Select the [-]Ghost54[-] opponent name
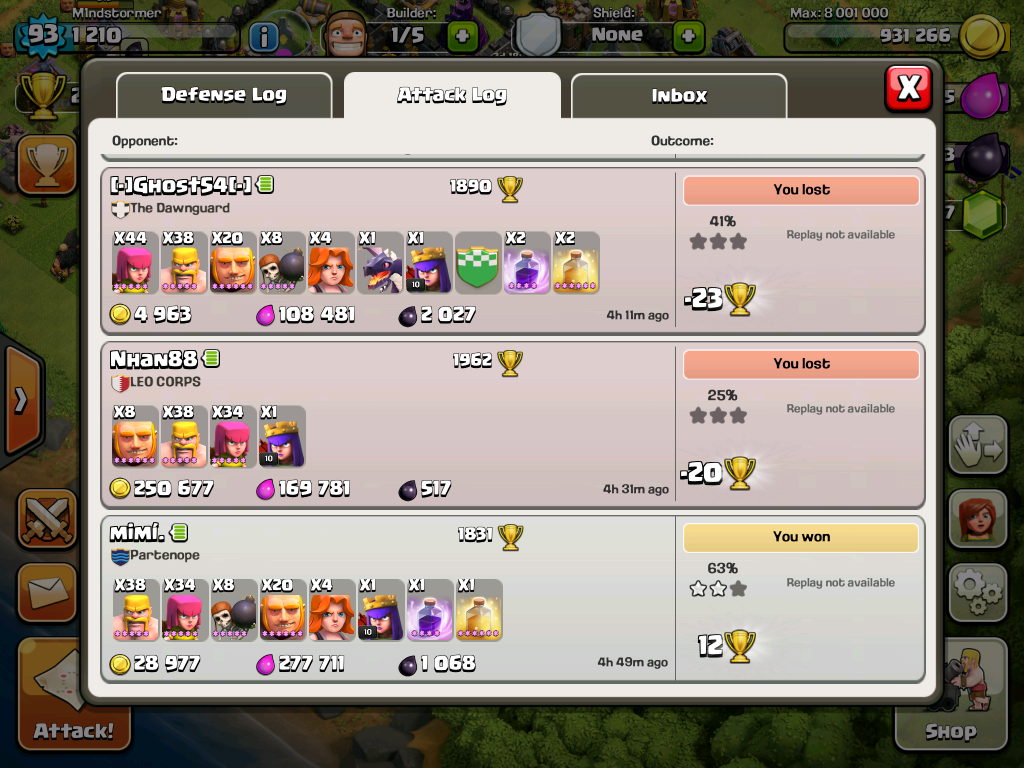This screenshot has height=768, width=1024. (x=181, y=185)
